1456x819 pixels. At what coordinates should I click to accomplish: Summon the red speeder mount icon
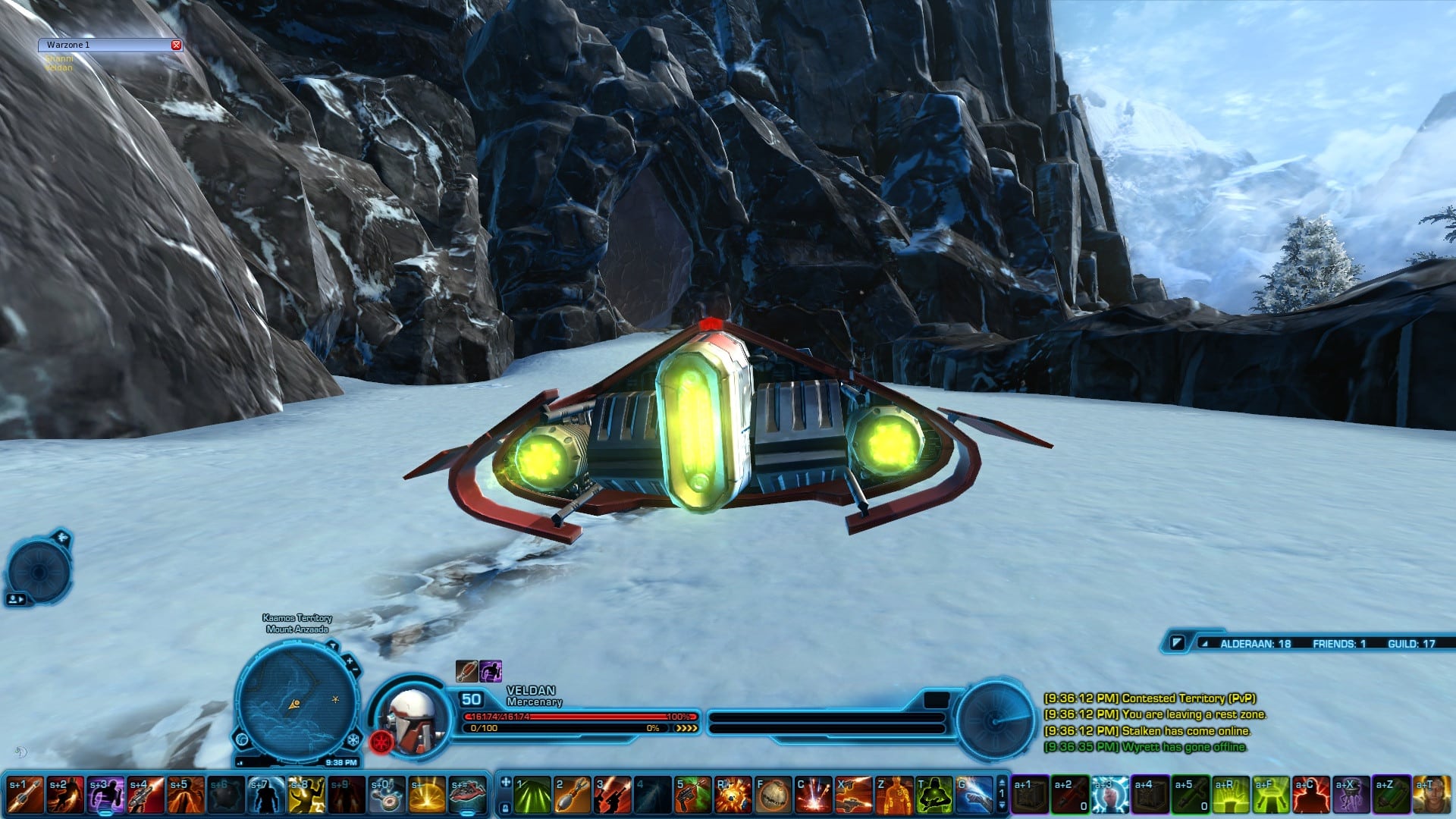(467, 795)
